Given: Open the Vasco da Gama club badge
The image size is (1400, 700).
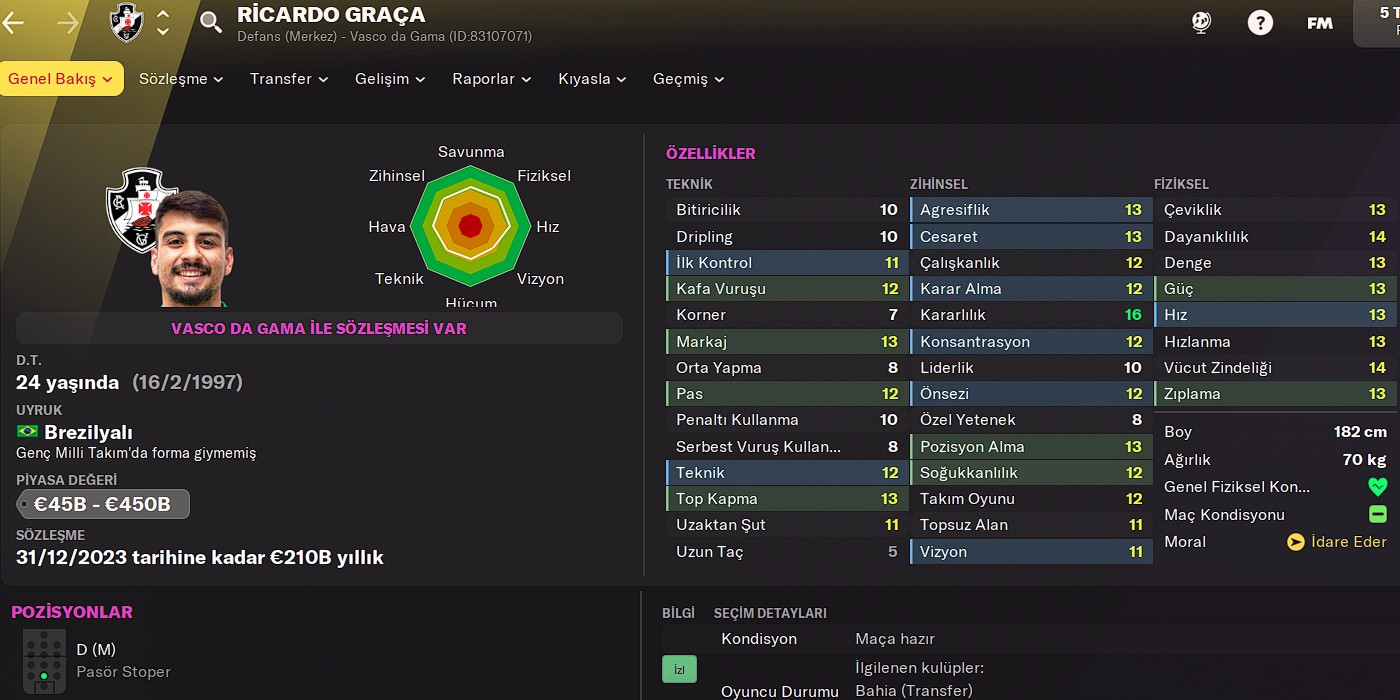Looking at the screenshot, I should point(127,23).
